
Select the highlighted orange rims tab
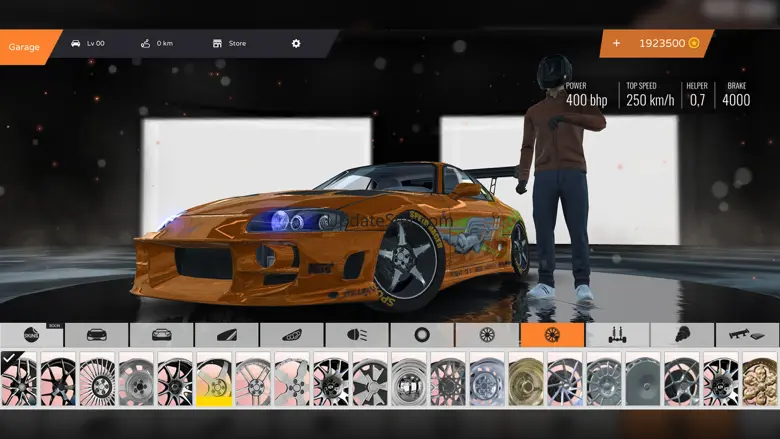click(552, 335)
